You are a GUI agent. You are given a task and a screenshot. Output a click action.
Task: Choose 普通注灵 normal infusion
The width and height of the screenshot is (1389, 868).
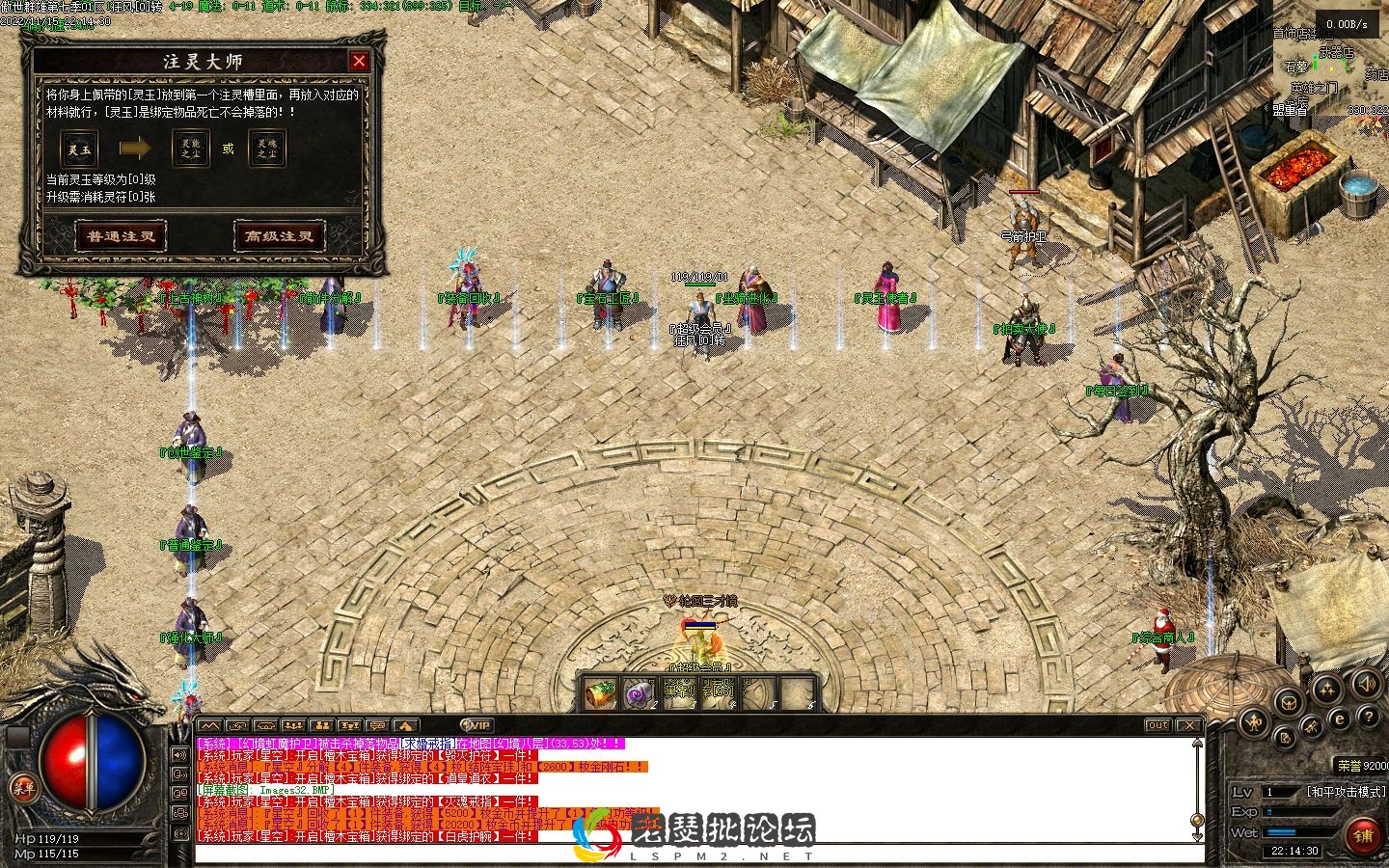(x=121, y=236)
